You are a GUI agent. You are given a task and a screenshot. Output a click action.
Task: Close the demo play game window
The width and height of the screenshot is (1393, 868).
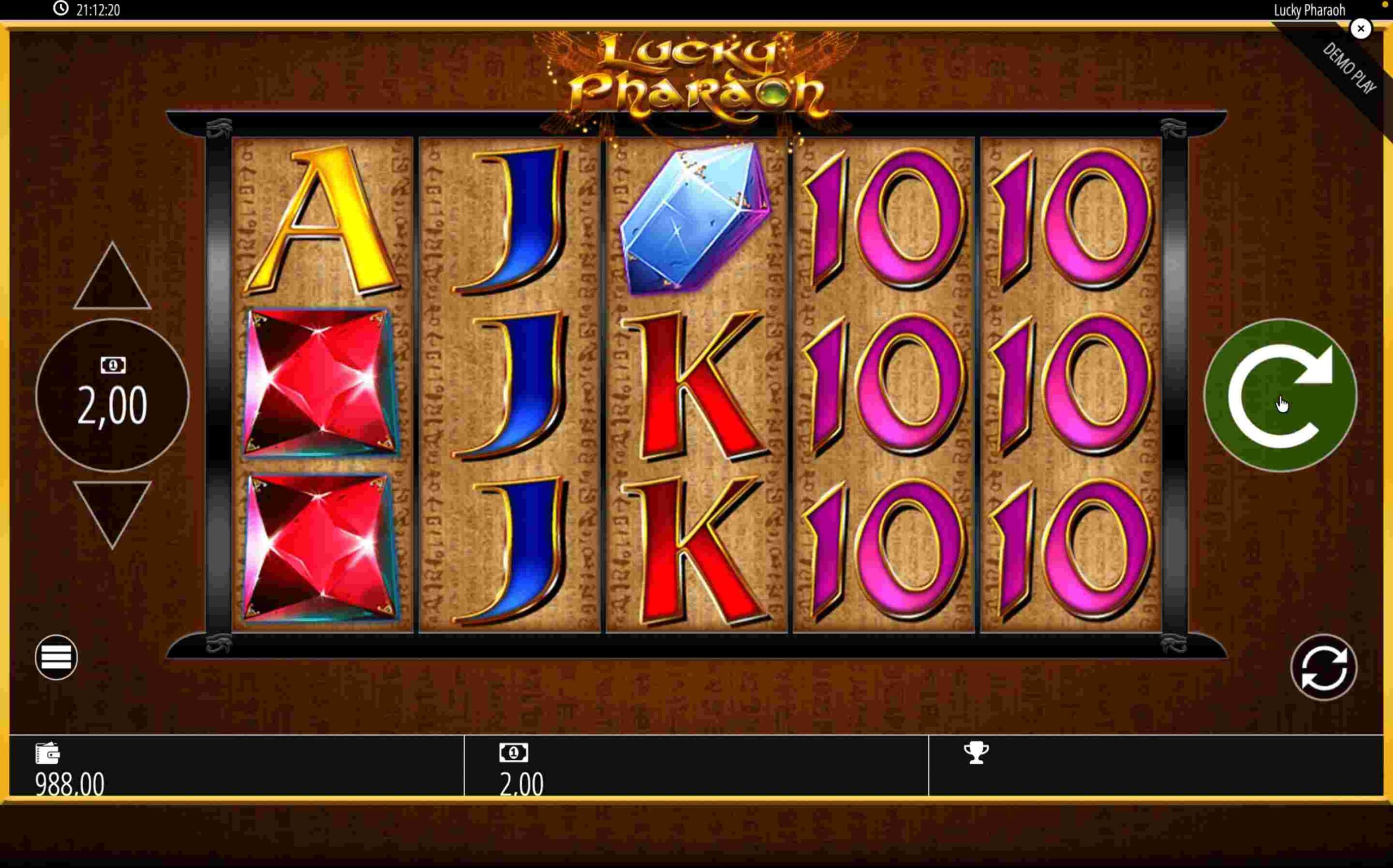[x=1360, y=29]
